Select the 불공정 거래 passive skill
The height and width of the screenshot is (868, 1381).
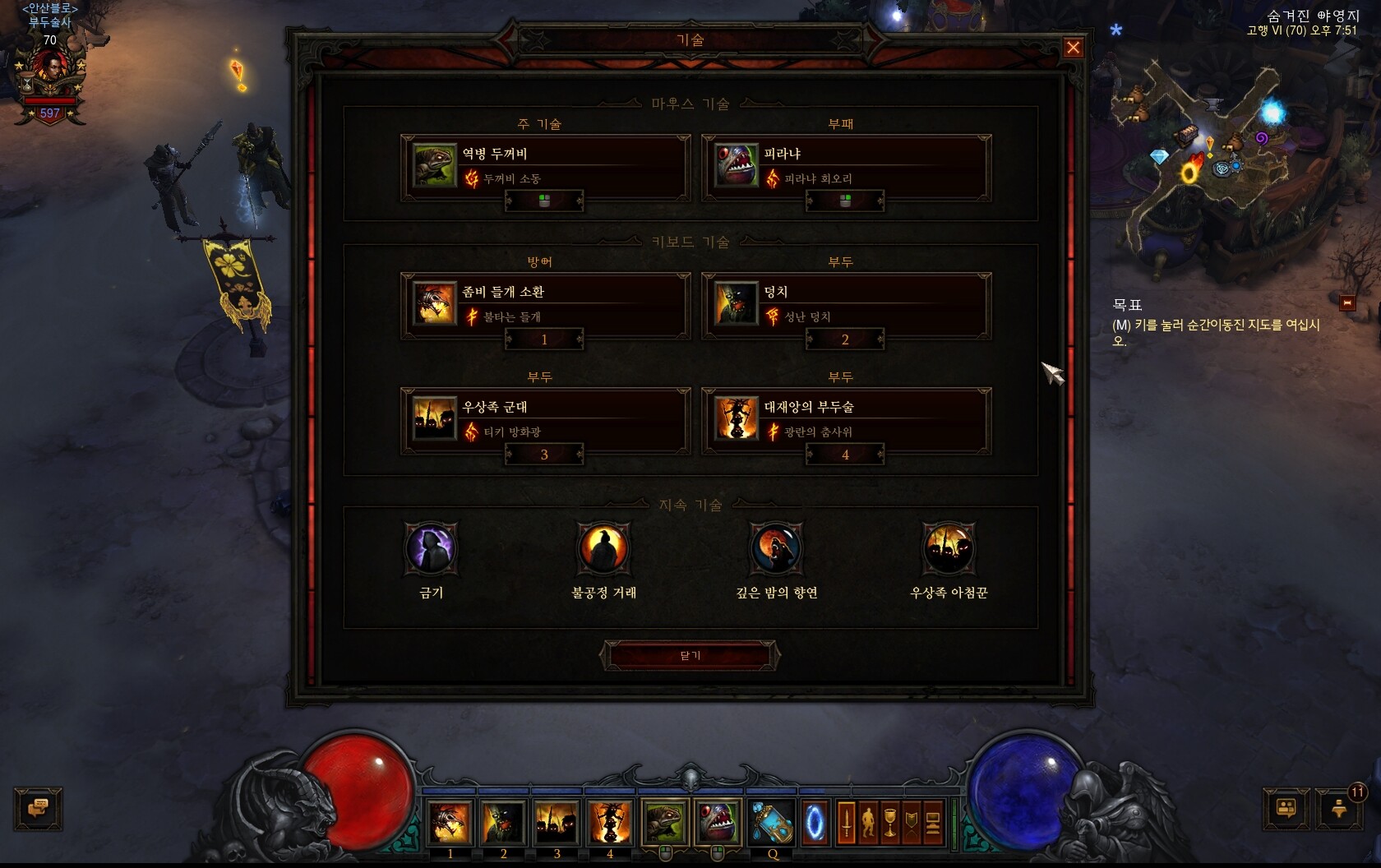[x=604, y=548]
